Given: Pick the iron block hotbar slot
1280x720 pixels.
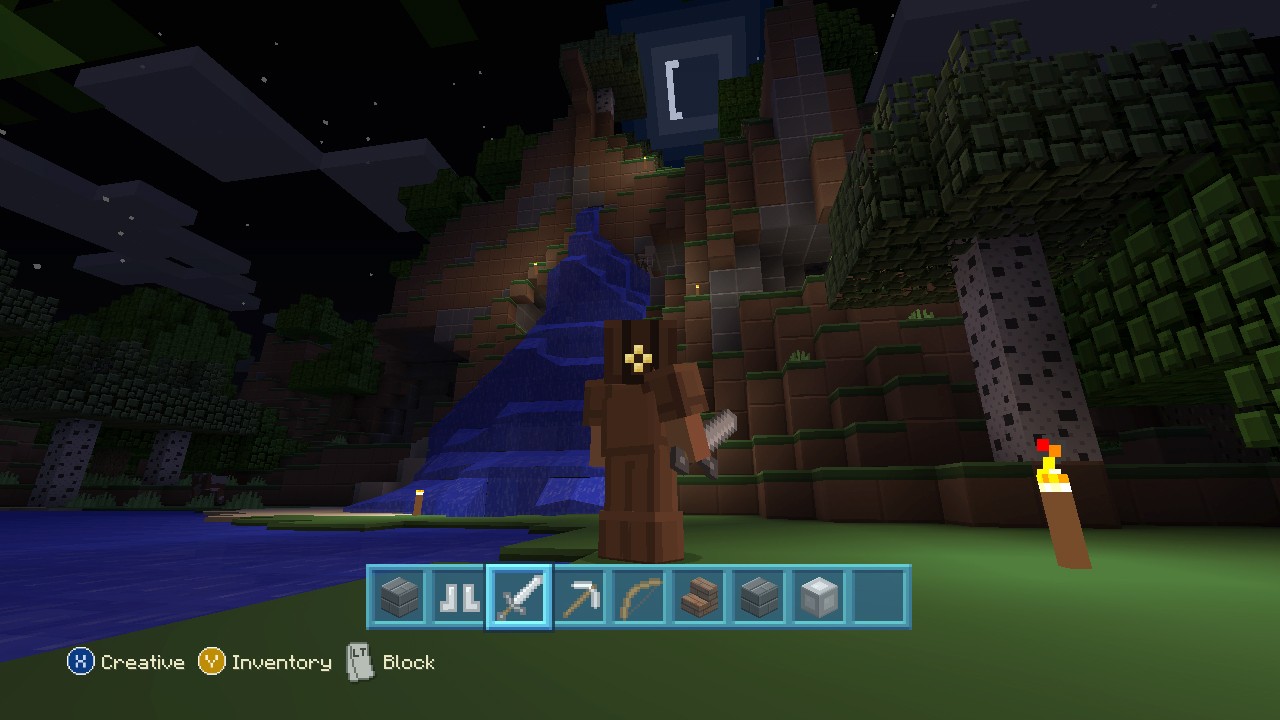Looking at the screenshot, I should pyautogui.click(x=819, y=598).
